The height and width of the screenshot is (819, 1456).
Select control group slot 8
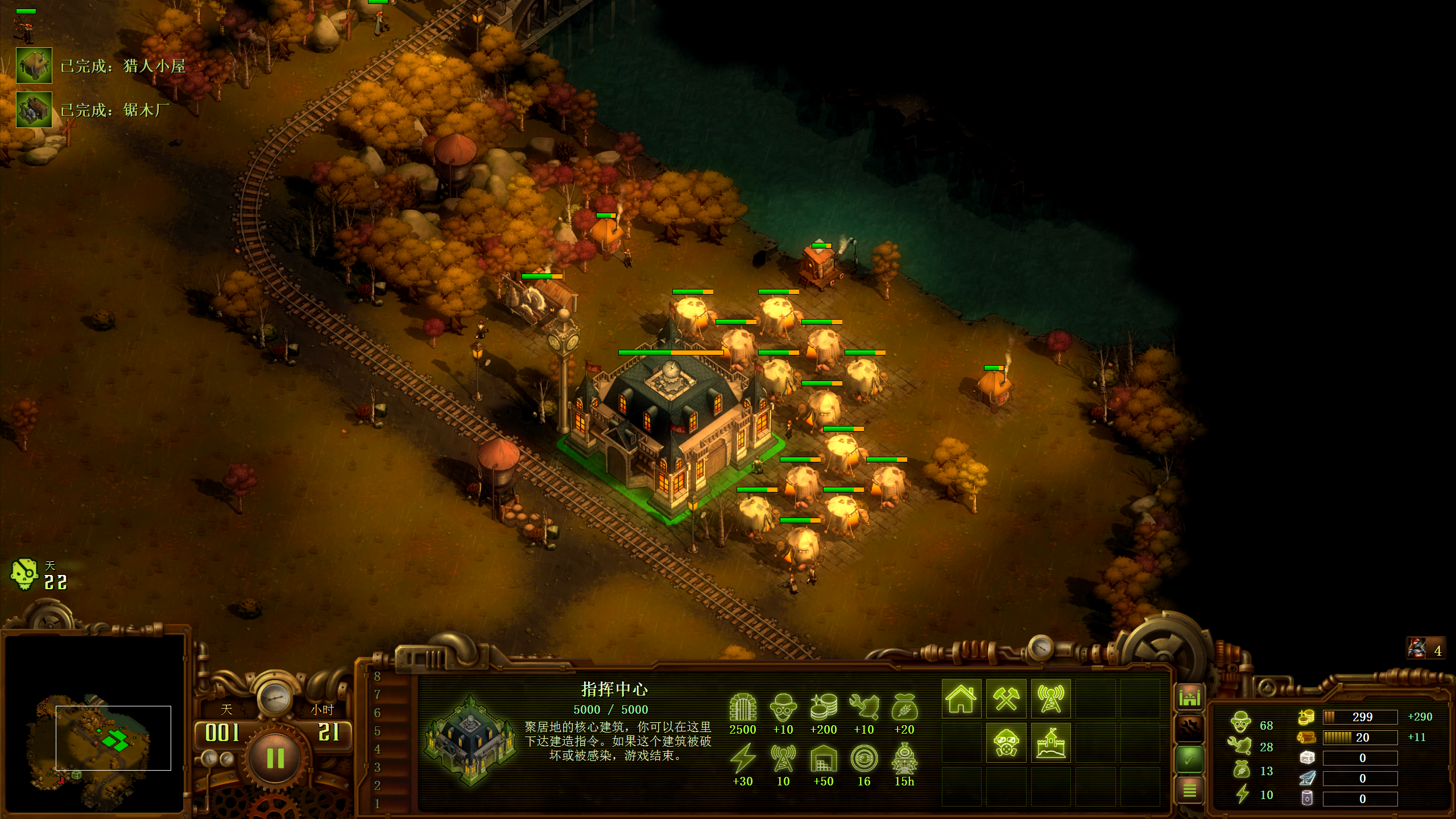(377, 677)
